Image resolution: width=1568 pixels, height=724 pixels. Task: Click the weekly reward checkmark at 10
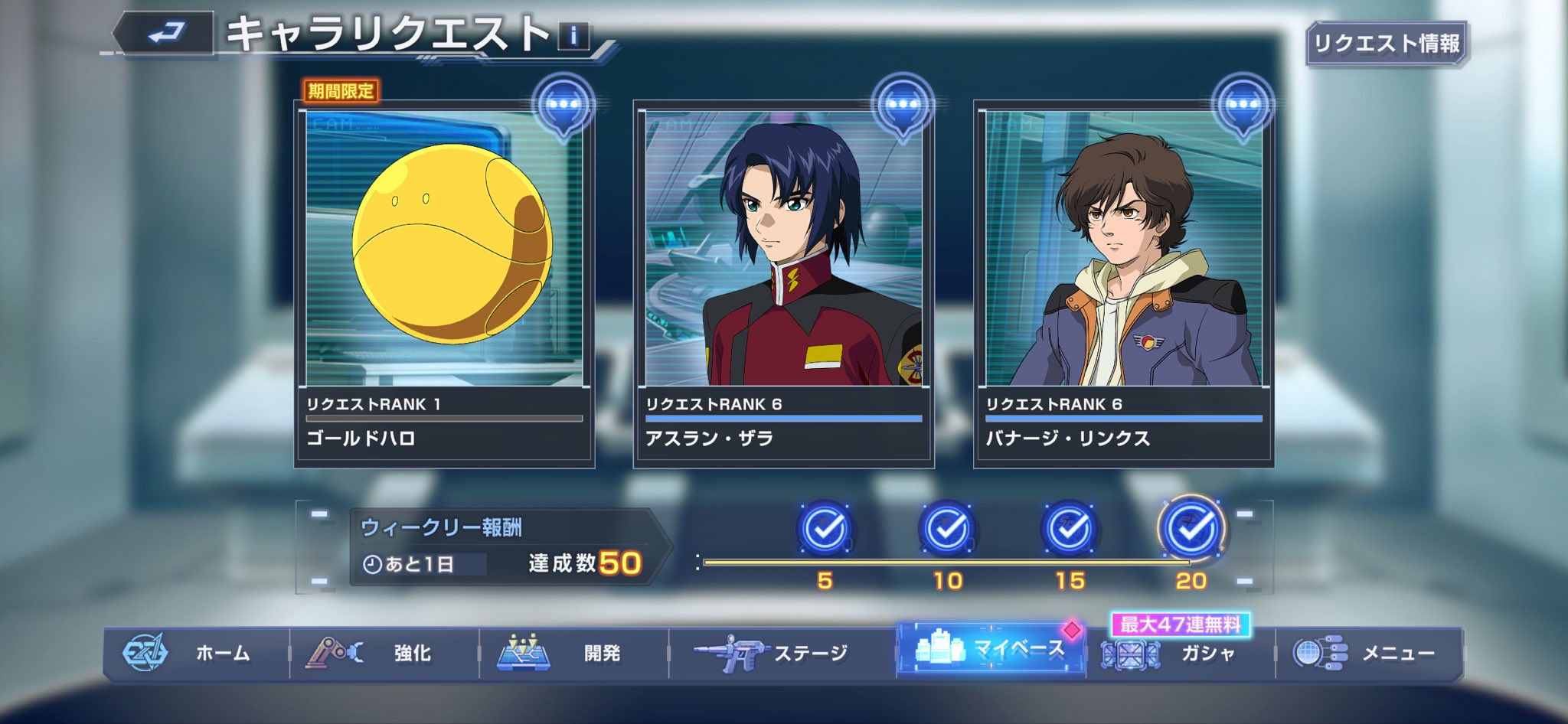[x=947, y=529]
